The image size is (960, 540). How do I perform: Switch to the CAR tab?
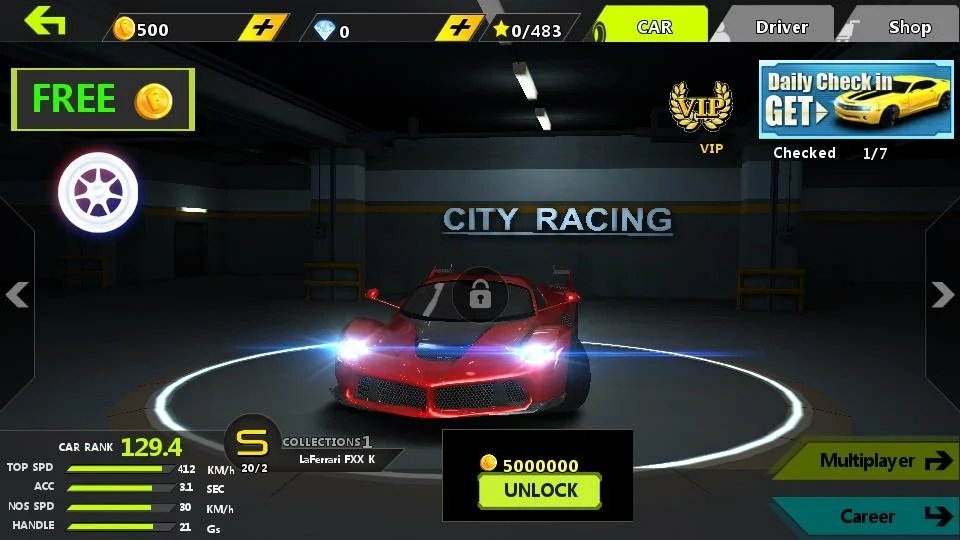click(654, 27)
